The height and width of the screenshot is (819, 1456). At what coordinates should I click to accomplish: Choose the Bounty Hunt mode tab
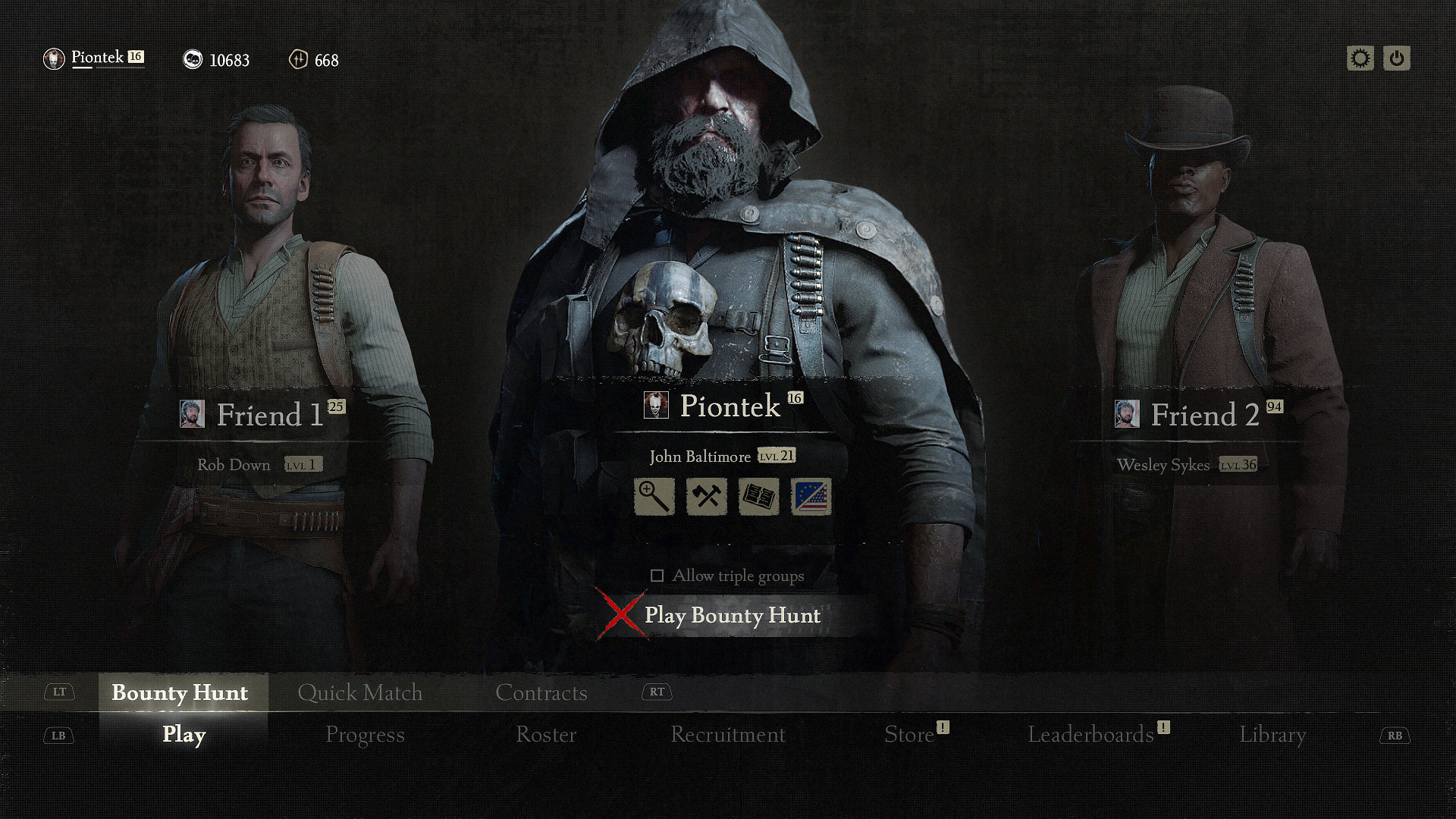pos(180,692)
